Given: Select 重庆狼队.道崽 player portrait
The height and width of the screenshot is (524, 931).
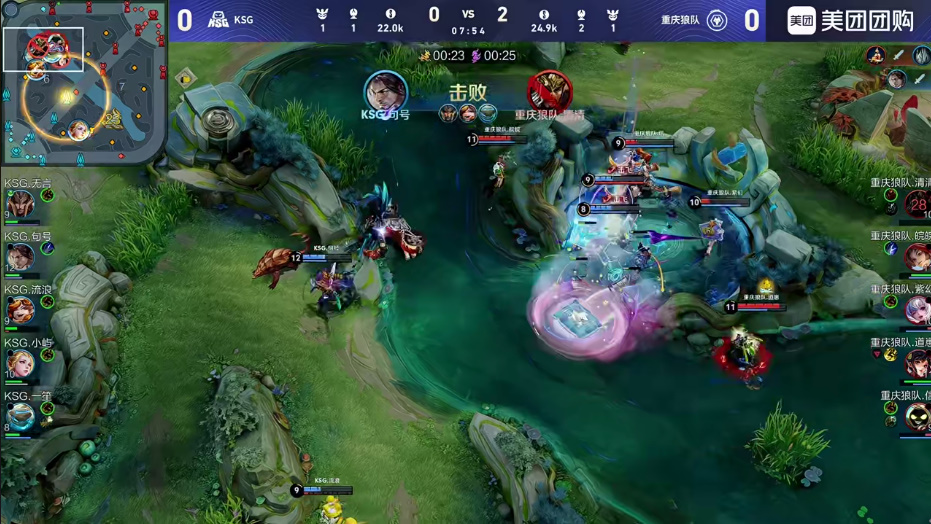Looking at the screenshot, I should pos(916,363).
